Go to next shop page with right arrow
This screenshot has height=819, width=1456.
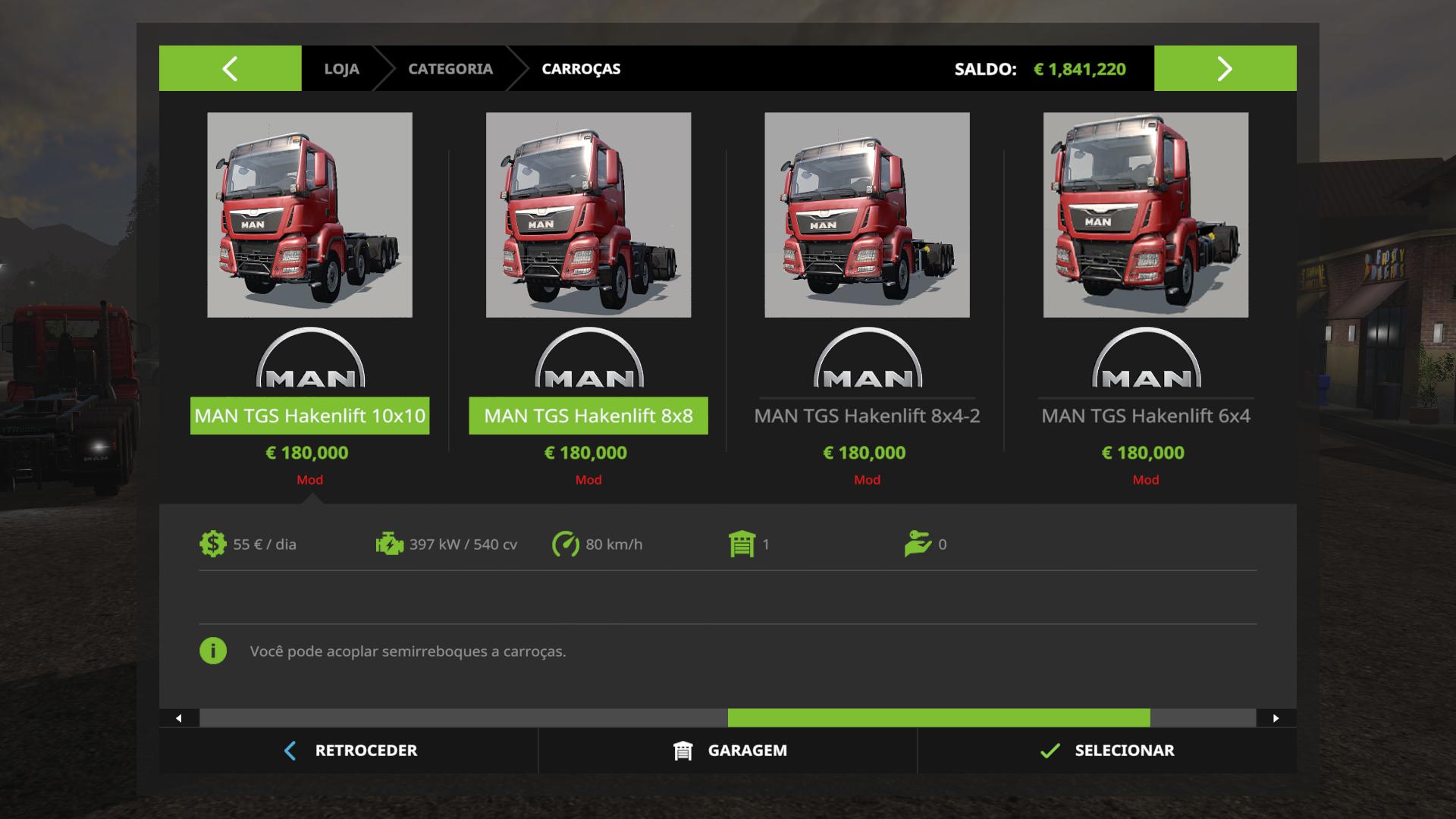pos(1225,69)
